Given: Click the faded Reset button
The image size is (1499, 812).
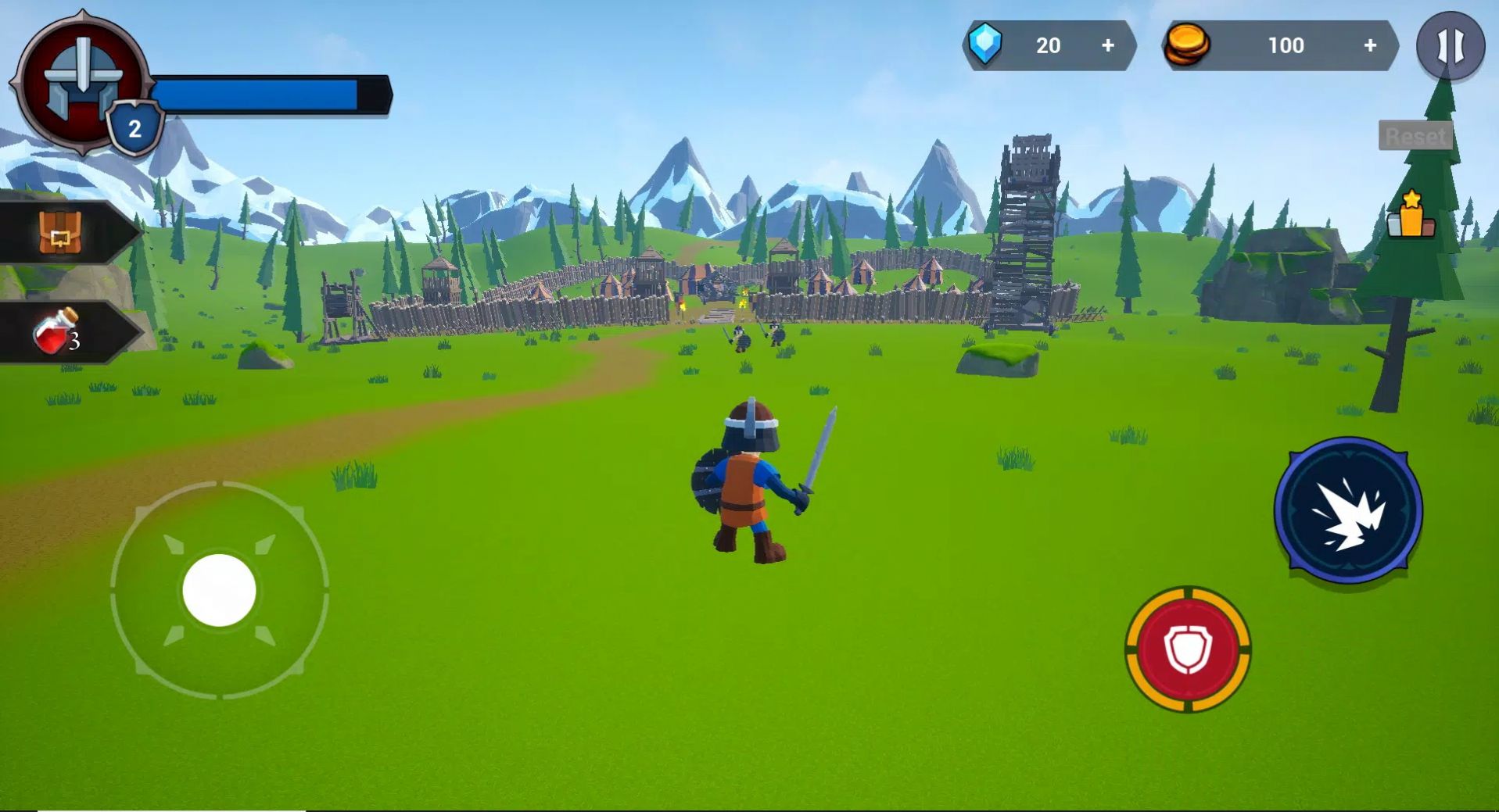Looking at the screenshot, I should [x=1415, y=136].
